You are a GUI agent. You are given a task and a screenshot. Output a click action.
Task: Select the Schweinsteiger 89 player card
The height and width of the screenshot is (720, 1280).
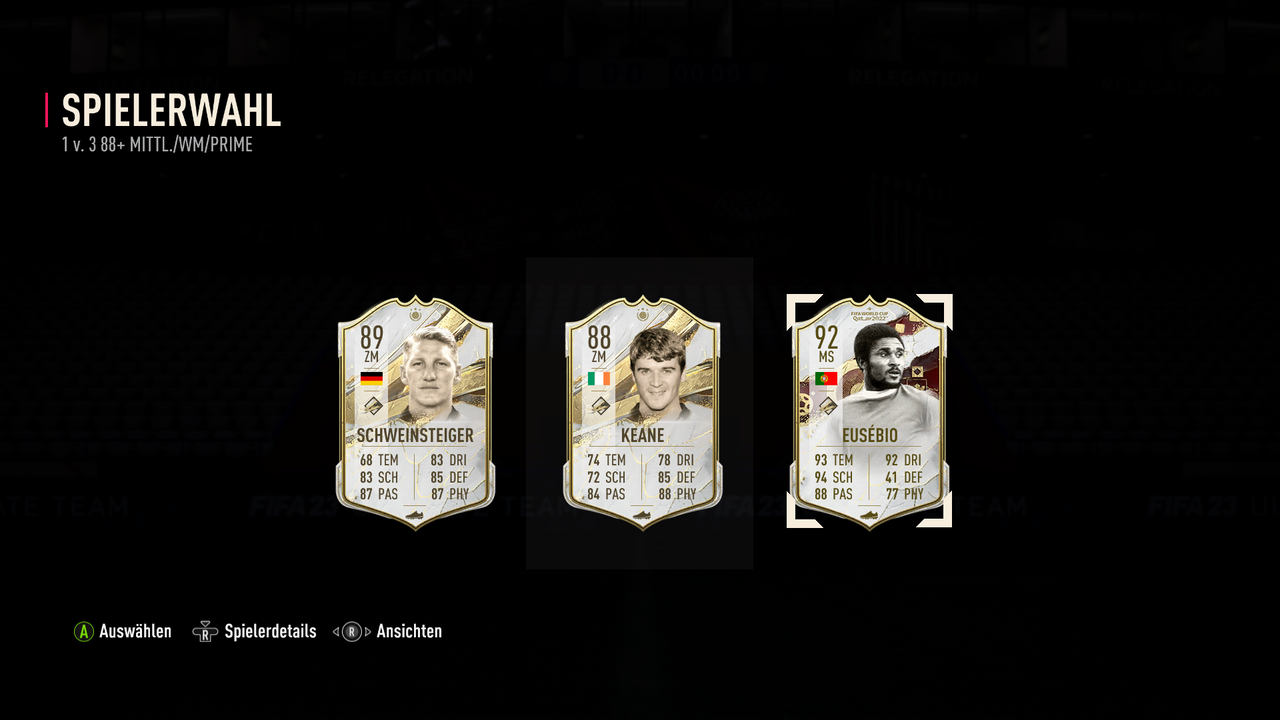coord(415,412)
